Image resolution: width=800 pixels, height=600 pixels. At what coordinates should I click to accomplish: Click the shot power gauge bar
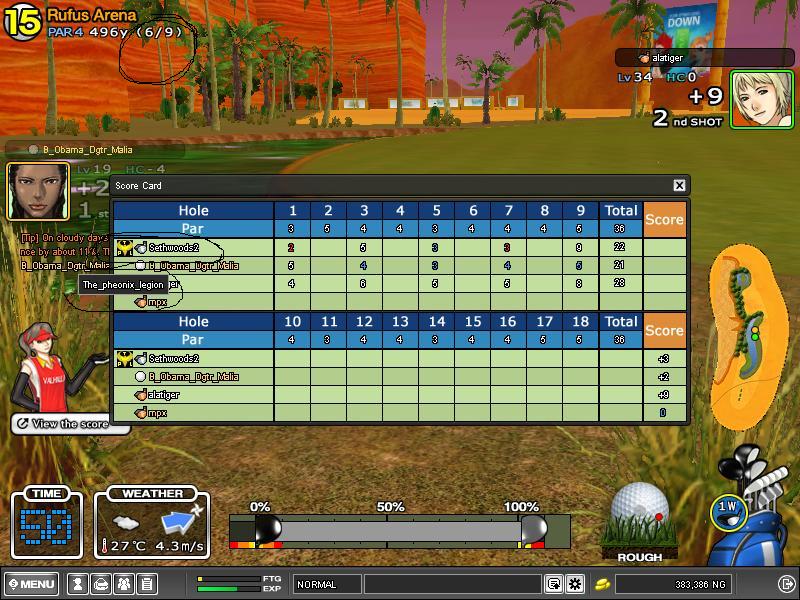coord(400,530)
